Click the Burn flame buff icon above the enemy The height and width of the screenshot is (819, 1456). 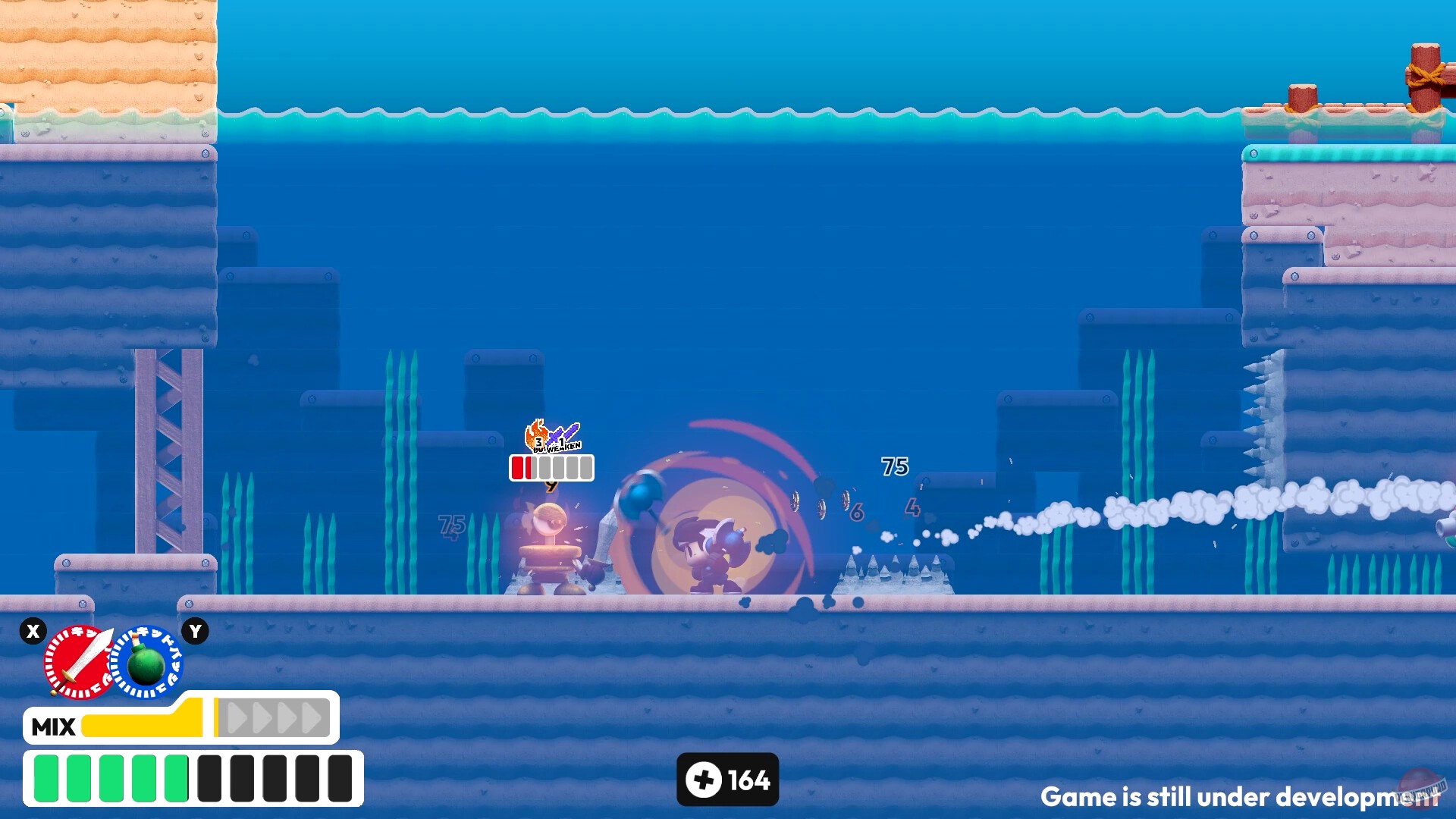[x=535, y=434]
